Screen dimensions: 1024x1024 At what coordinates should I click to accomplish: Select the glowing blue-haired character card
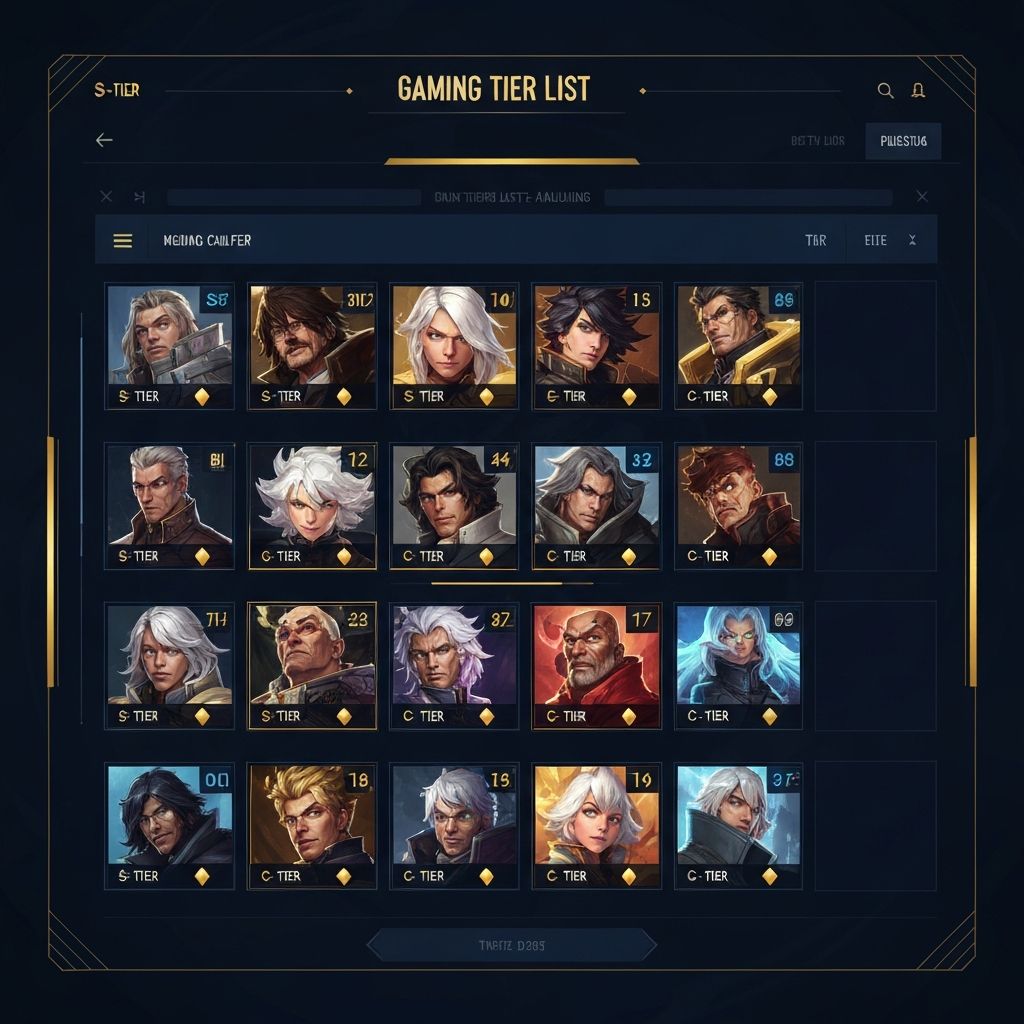(738, 666)
